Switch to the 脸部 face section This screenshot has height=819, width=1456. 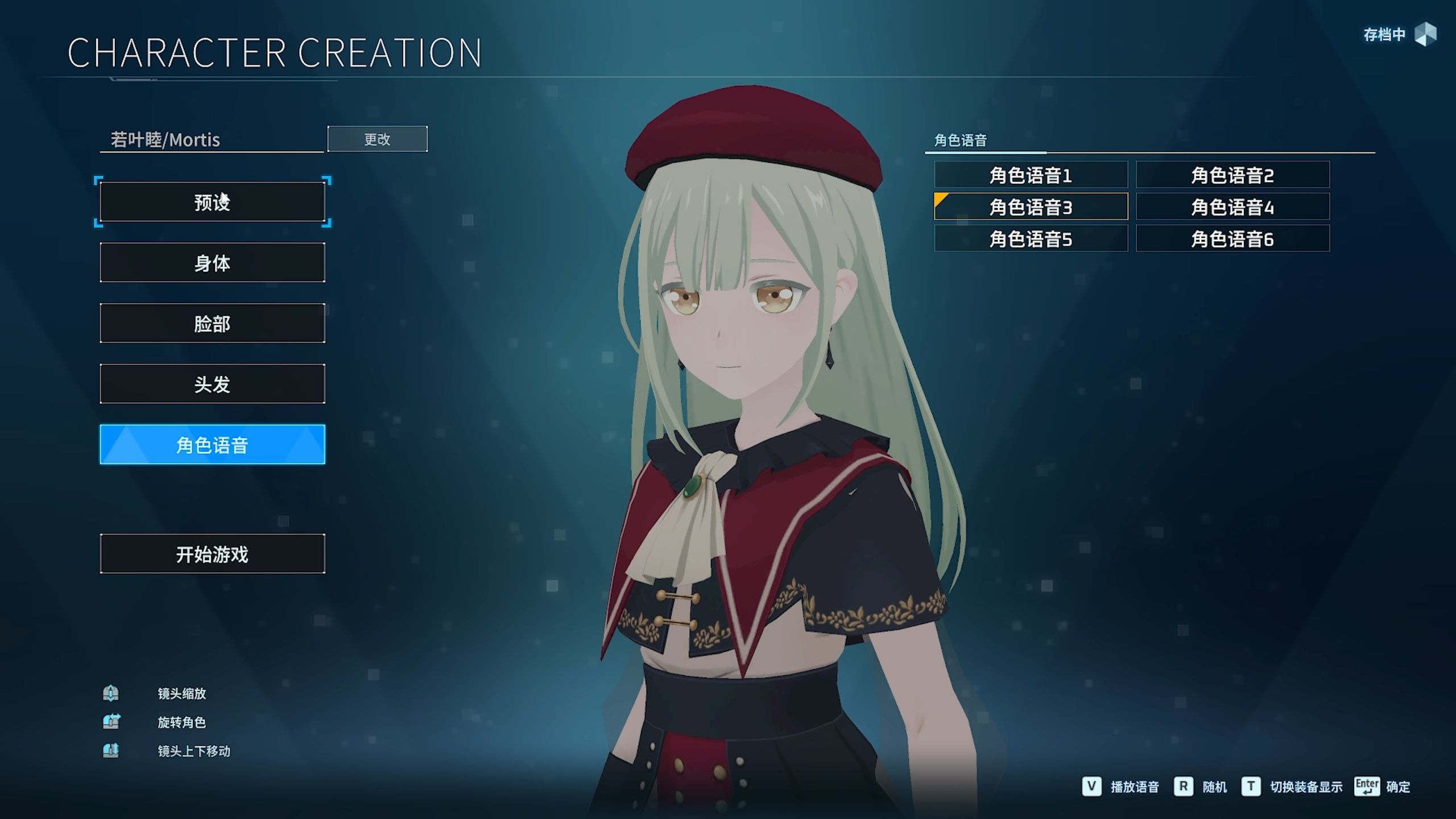[212, 323]
